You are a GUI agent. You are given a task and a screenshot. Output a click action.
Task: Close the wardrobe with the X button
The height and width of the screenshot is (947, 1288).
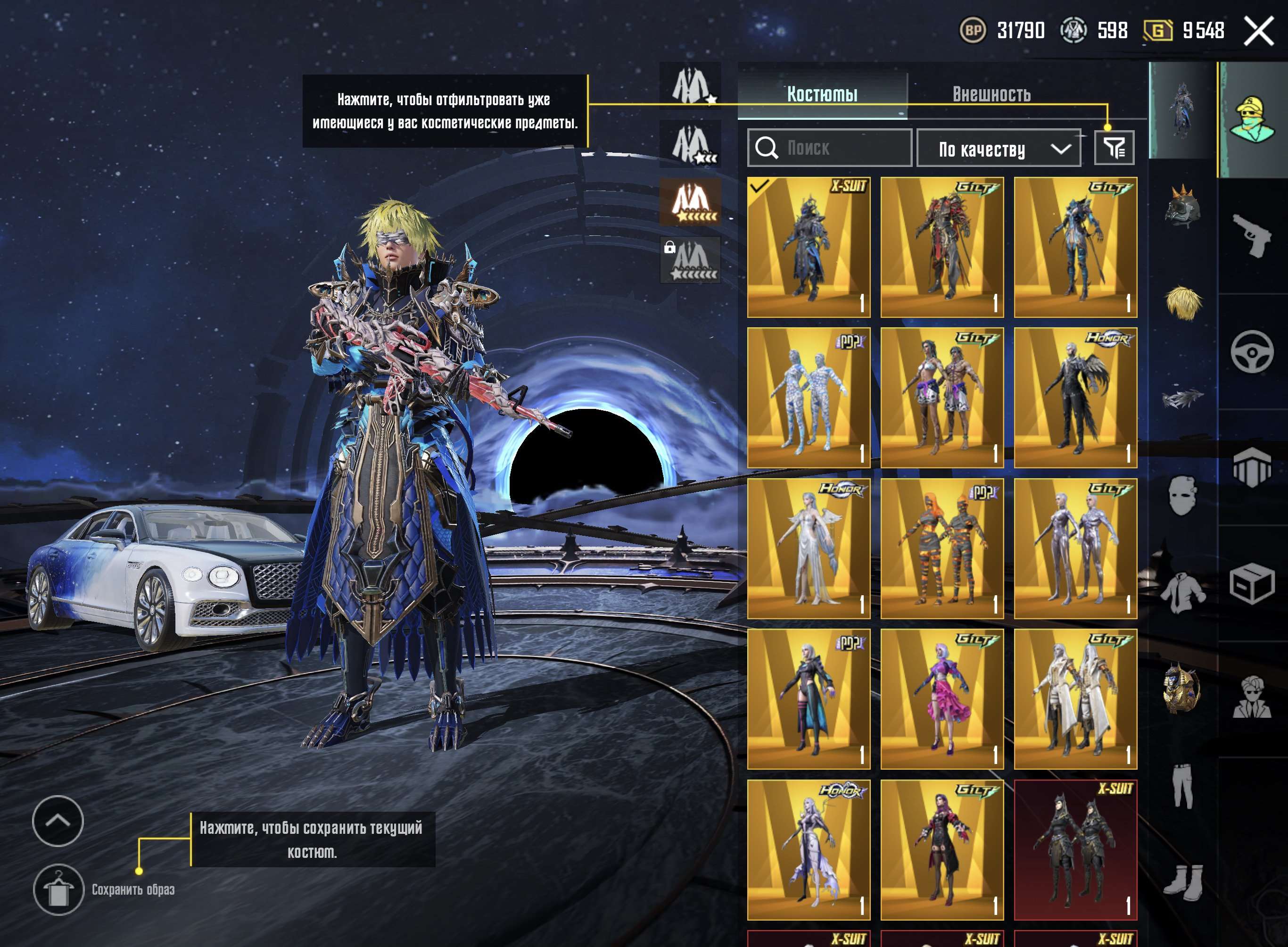(1258, 31)
